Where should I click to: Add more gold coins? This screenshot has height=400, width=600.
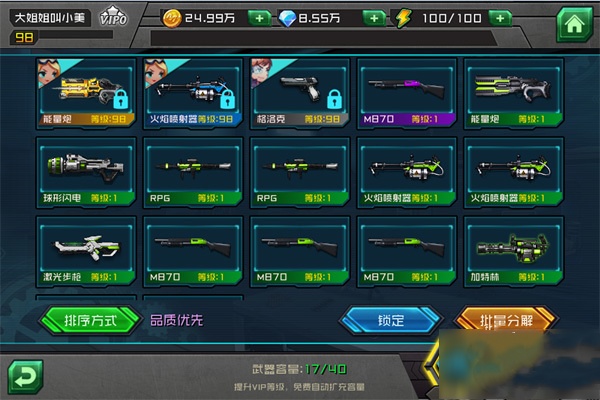pyautogui.click(x=258, y=18)
